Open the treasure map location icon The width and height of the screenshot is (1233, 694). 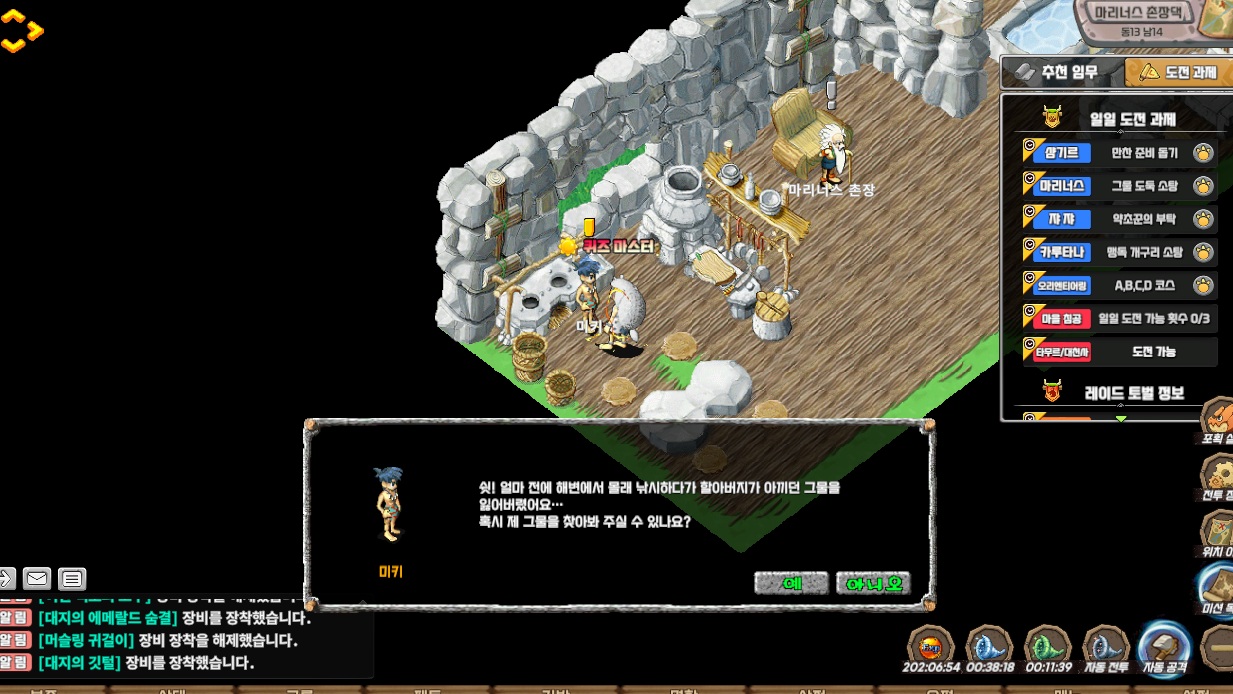click(1218, 531)
